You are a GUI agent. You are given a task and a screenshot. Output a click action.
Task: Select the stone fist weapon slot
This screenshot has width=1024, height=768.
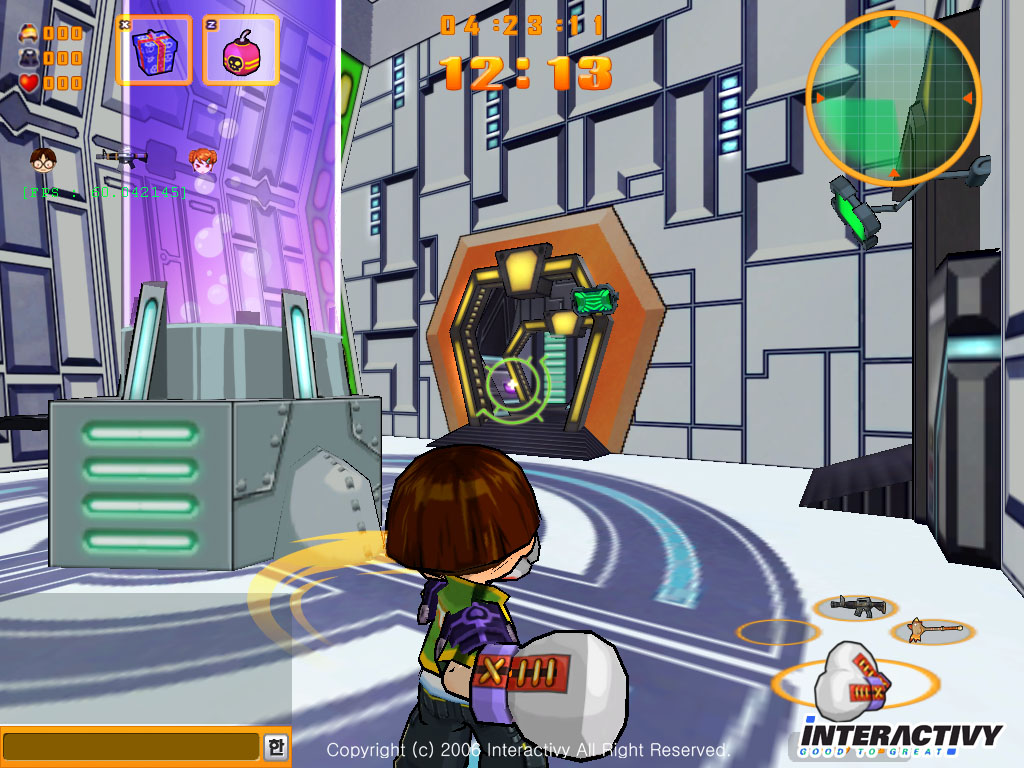click(853, 683)
